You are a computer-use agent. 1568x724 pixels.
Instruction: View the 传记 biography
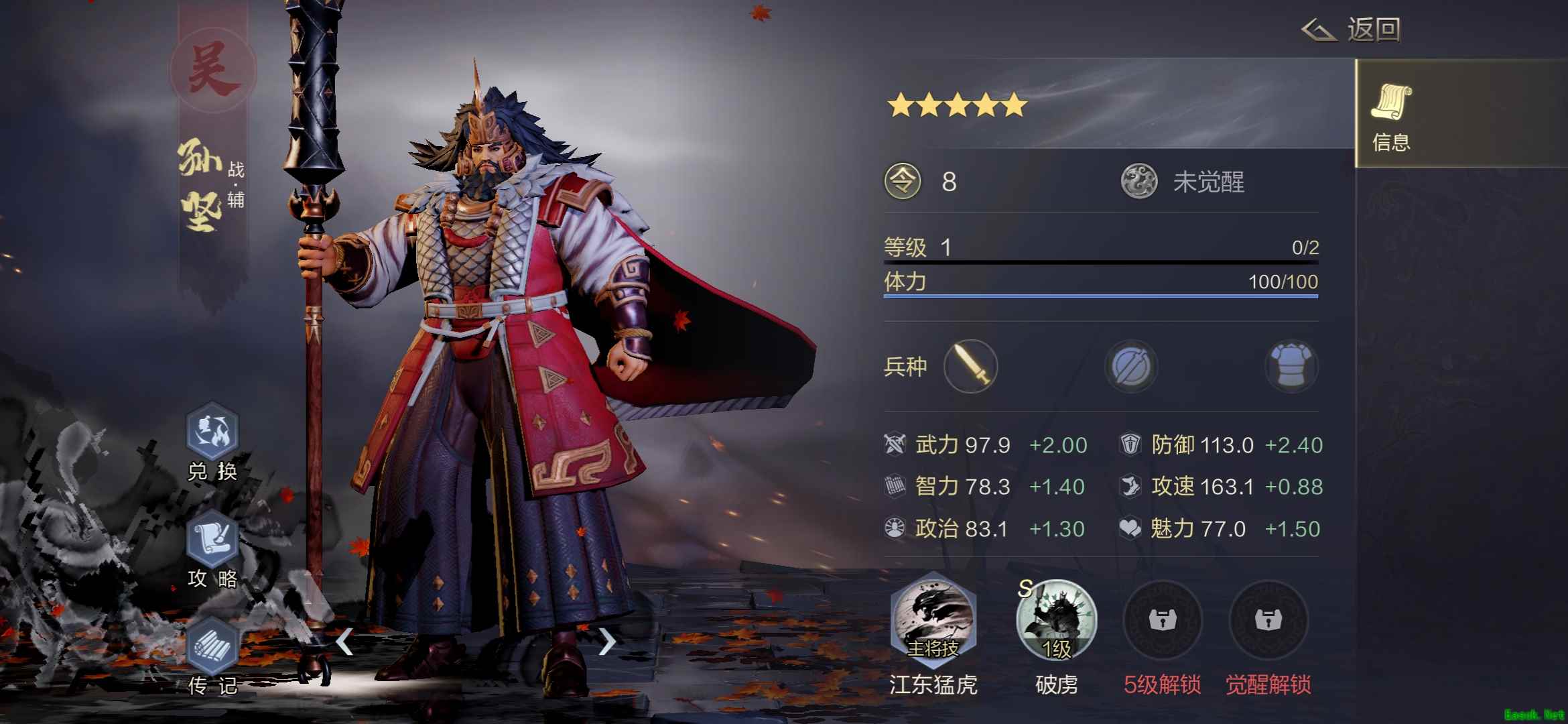(x=212, y=646)
